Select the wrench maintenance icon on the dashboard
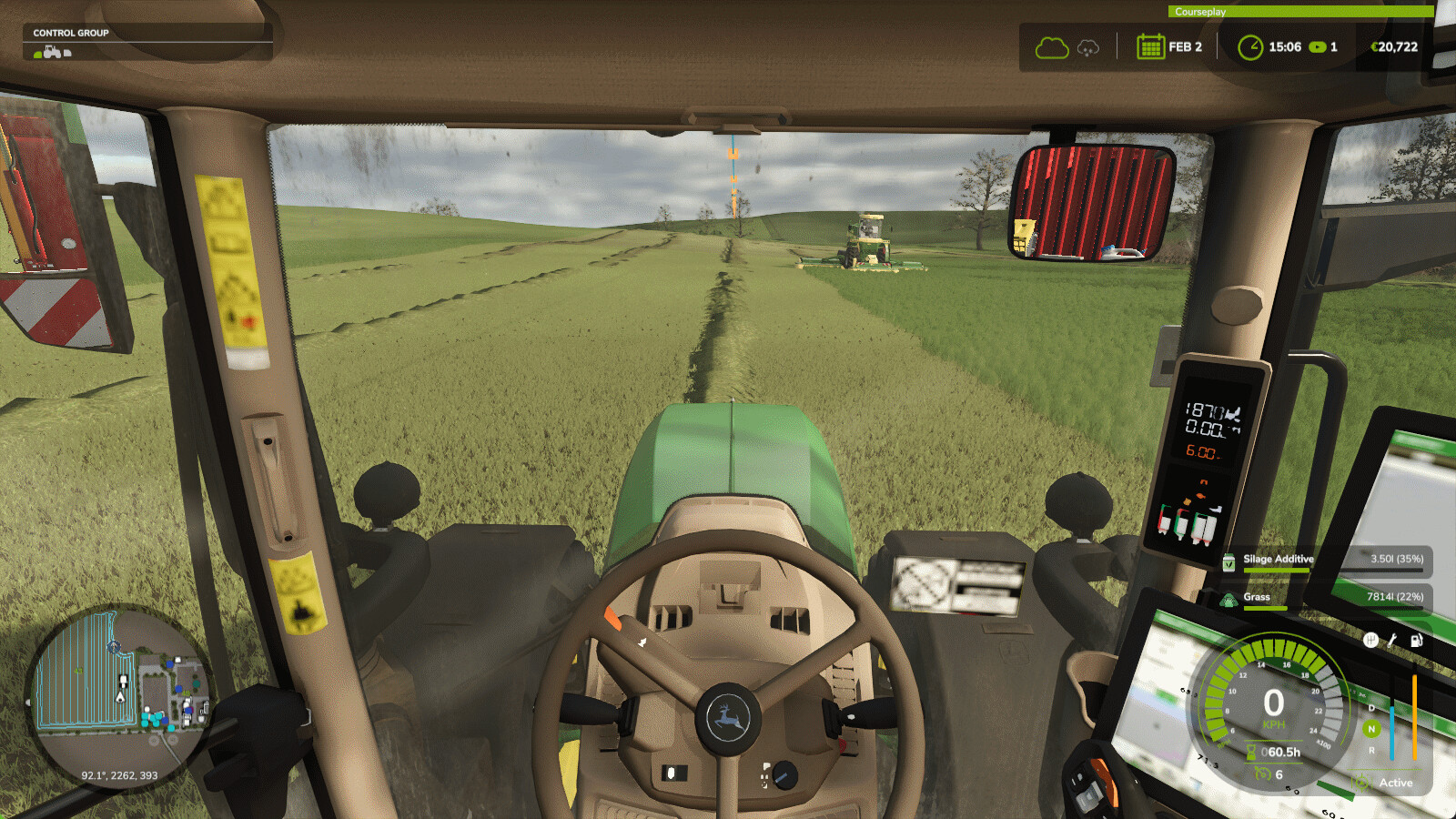1456x819 pixels. tap(1392, 641)
